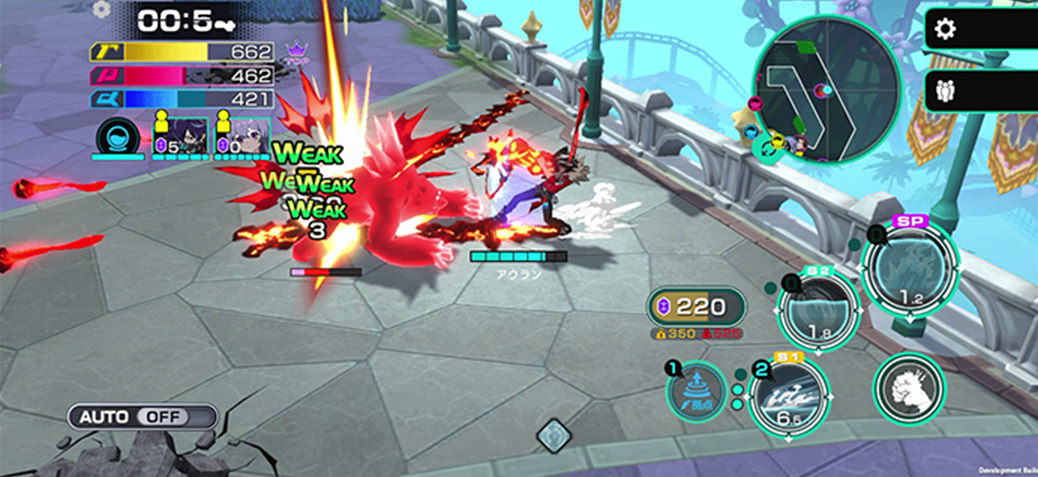
Task: Toggle the AUTO battle switch
Action: 142,416
